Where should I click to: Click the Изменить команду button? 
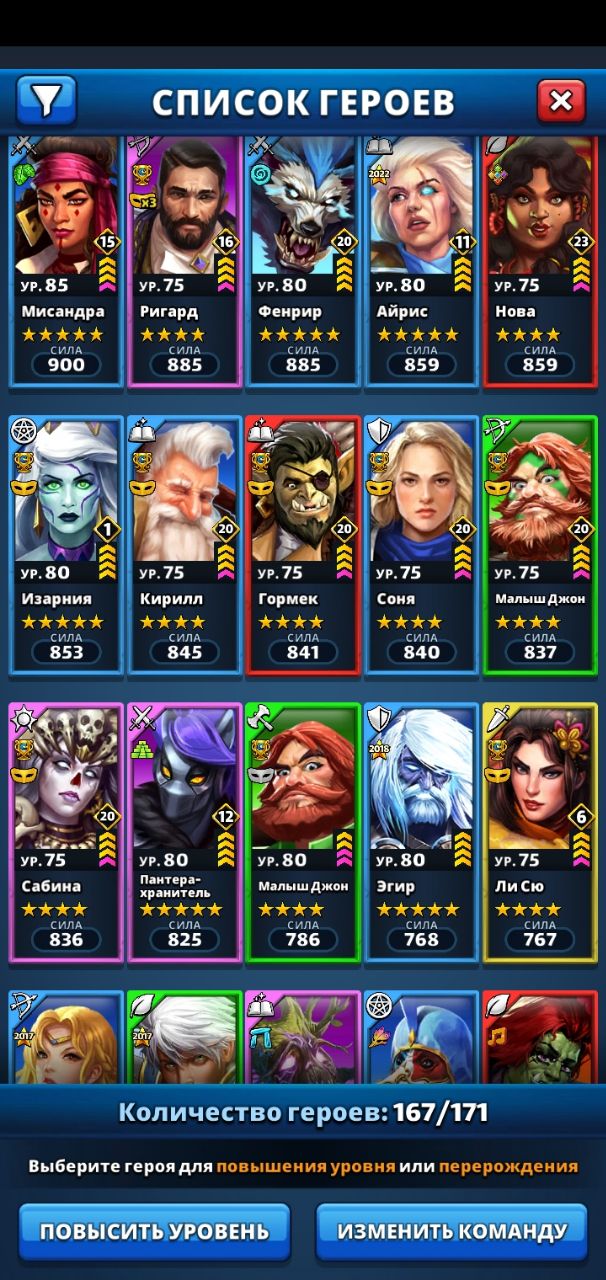[x=451, y=1231]
